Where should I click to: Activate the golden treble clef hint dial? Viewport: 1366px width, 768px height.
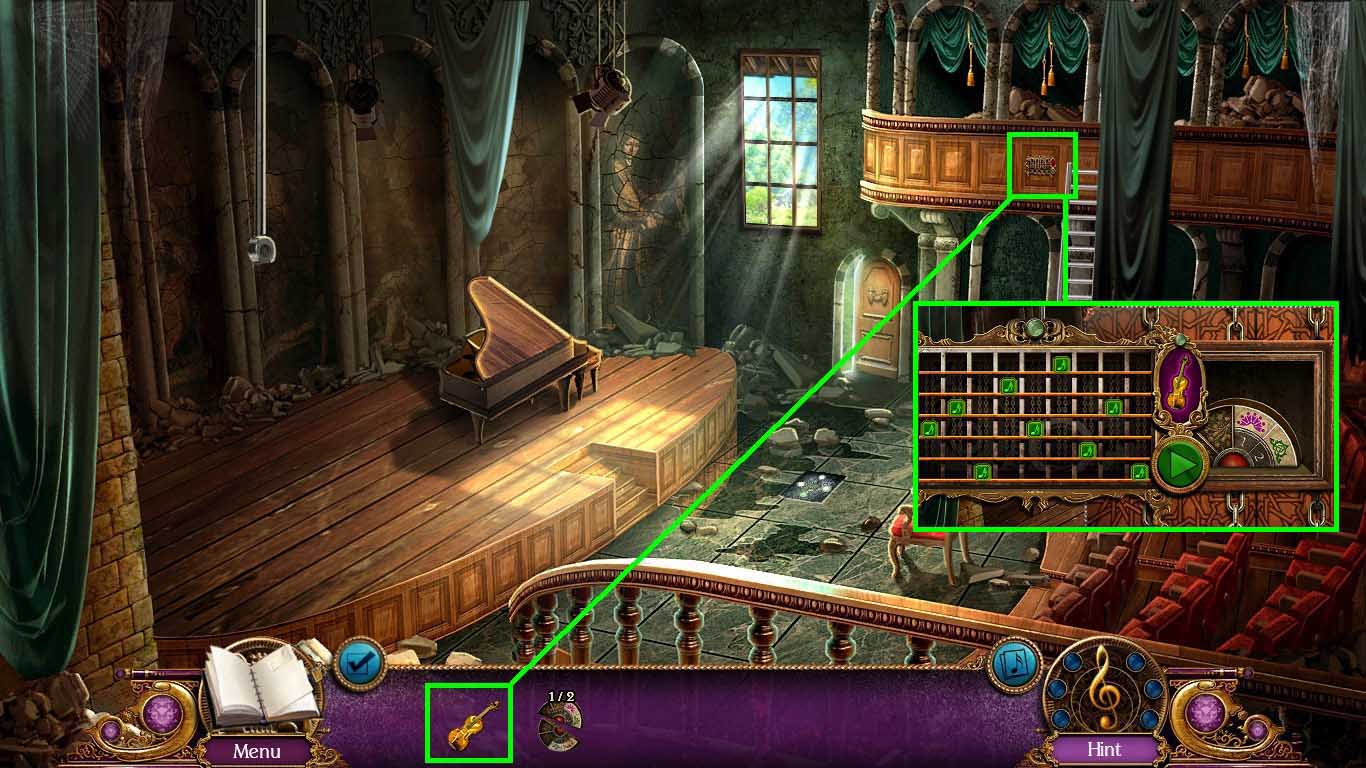coord(1105,688)
